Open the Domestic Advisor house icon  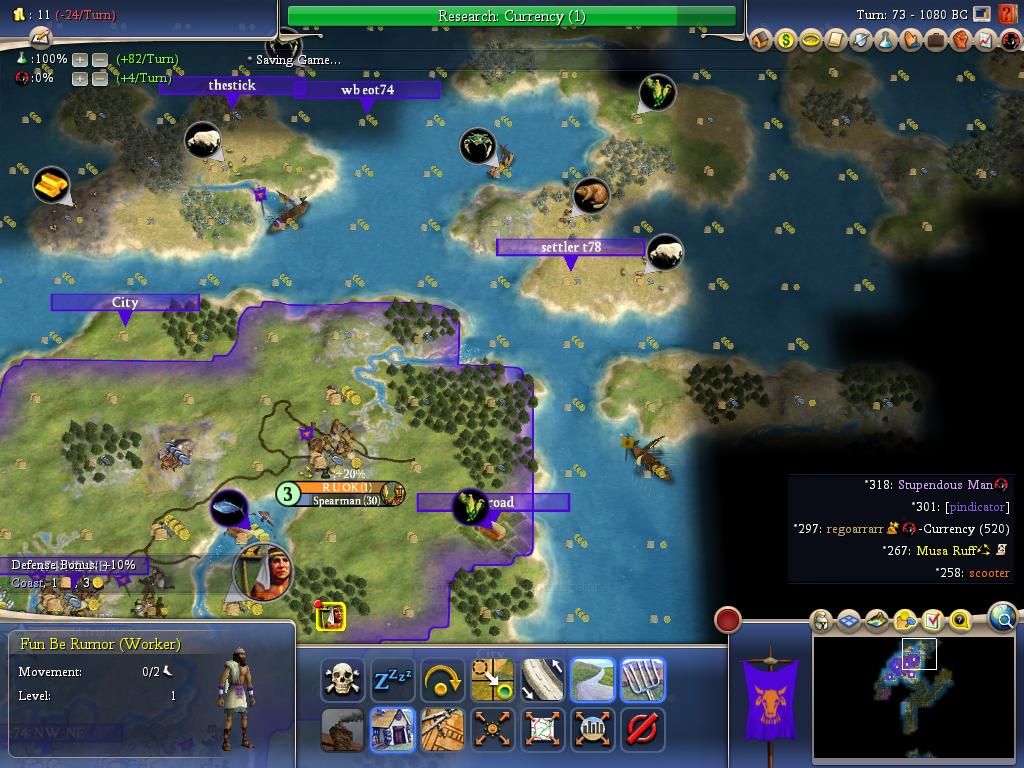[x=761, y=41]
